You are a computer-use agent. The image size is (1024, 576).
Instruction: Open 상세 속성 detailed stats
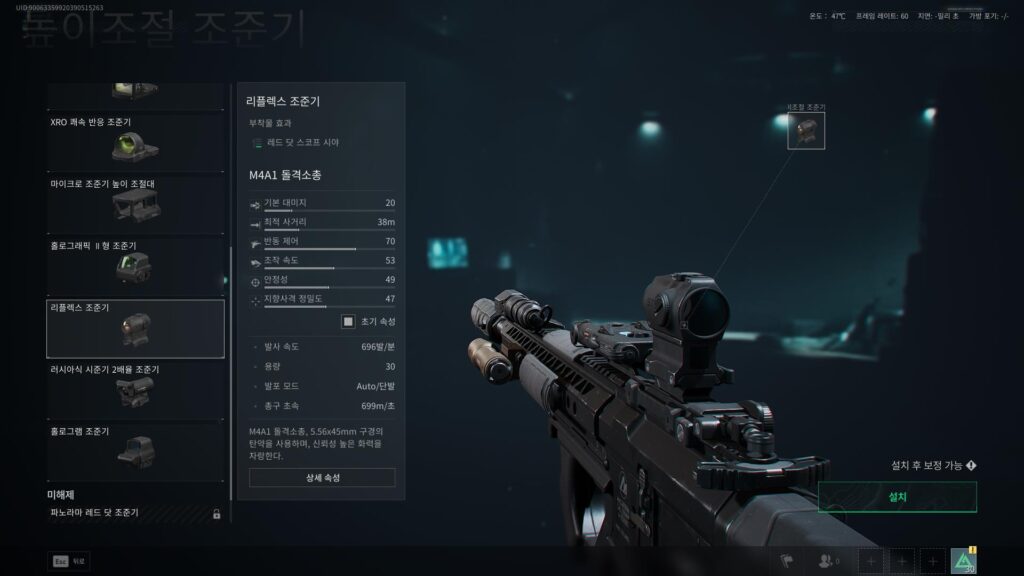322,478
